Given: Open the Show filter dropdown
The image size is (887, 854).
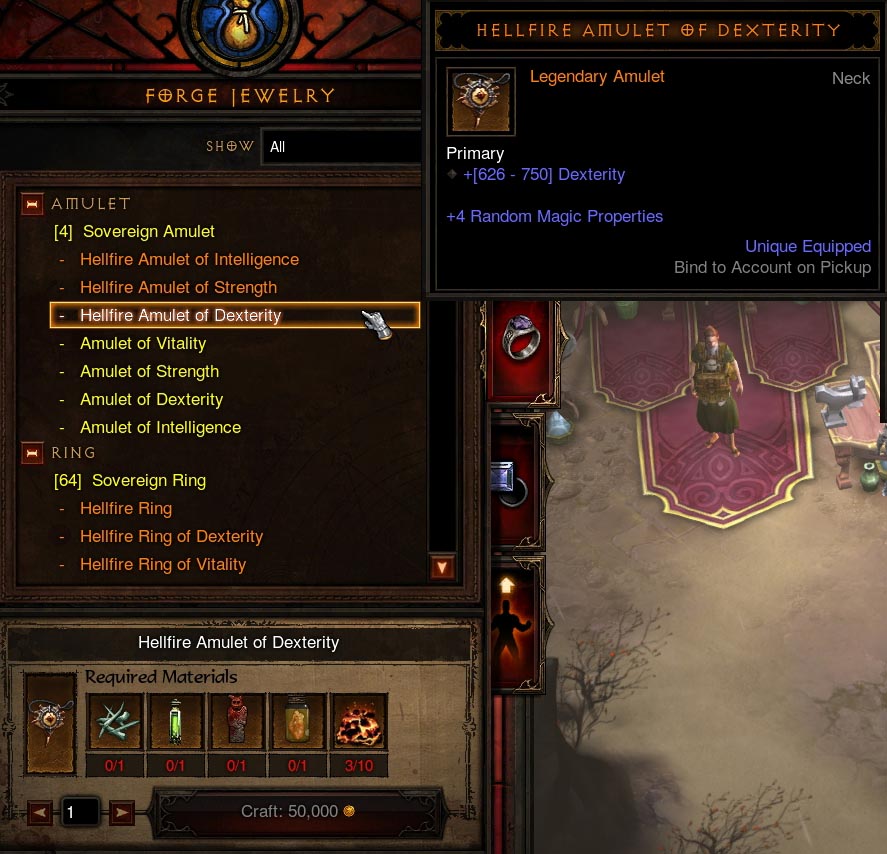Looking at the screenshot, I should click(340, 147).
